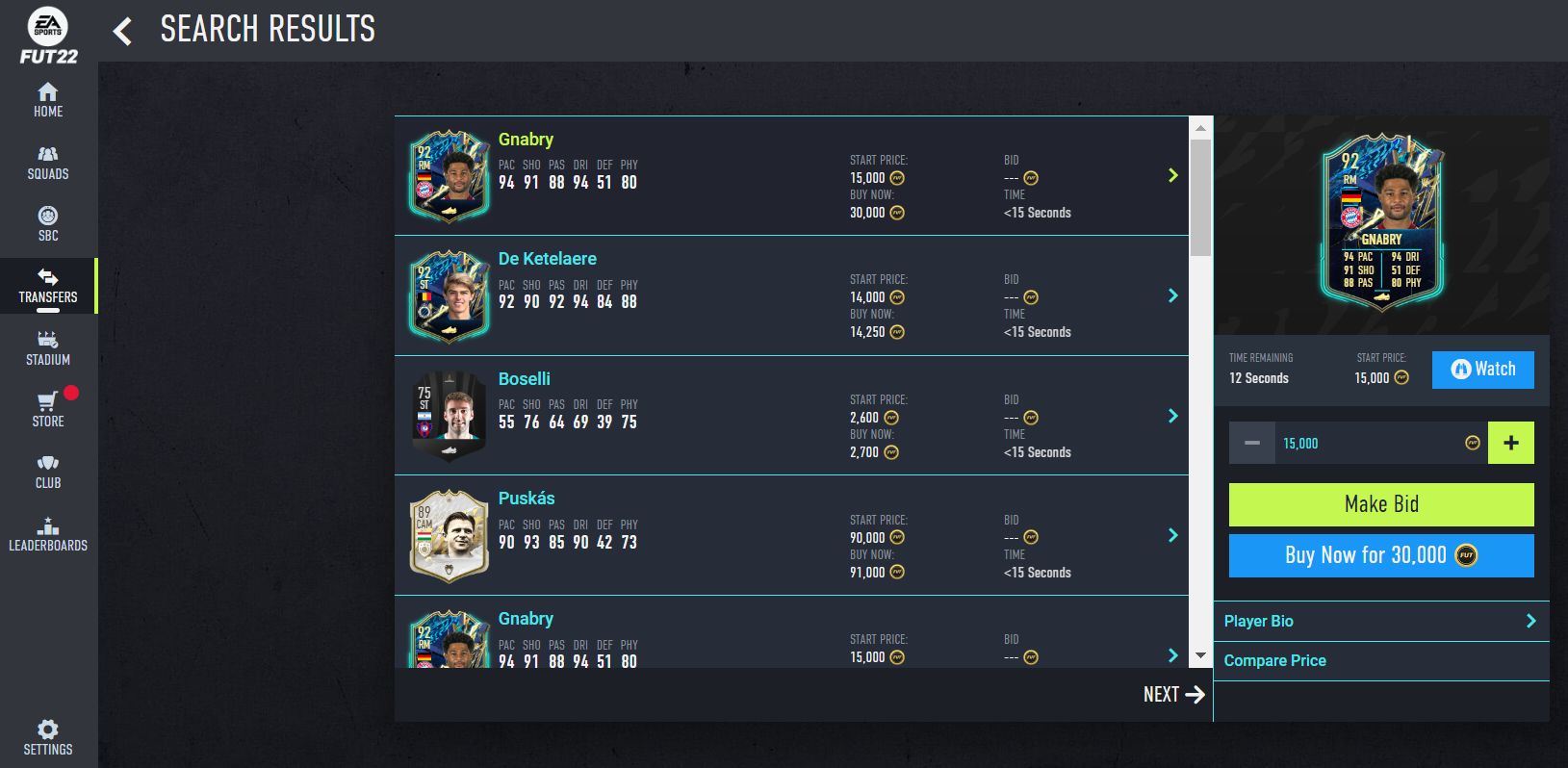Click Buy Now for 30,000 coins

pyautogui.click(x=1380, y=555)
